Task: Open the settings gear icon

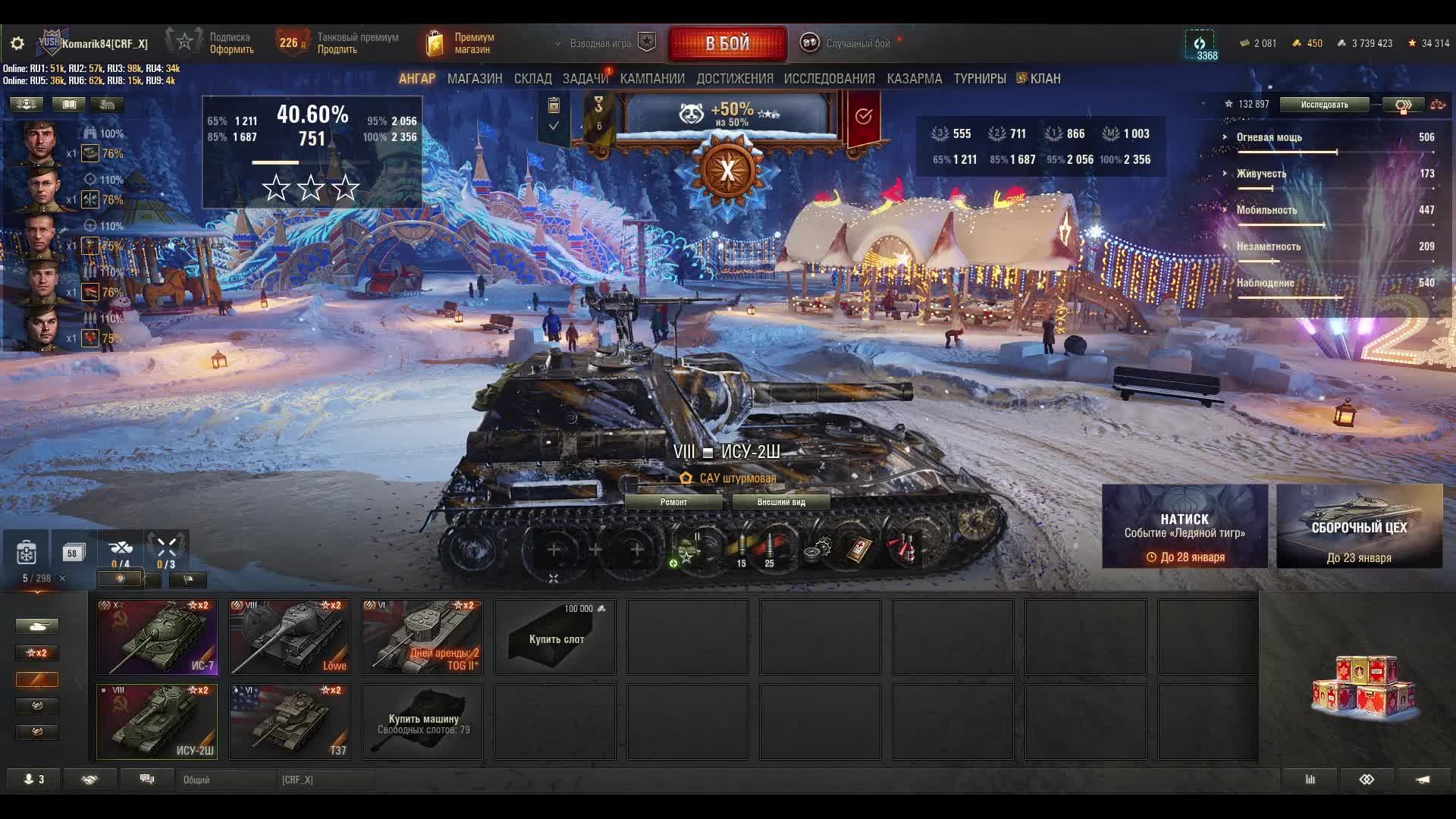Action: tap(17, 43)
